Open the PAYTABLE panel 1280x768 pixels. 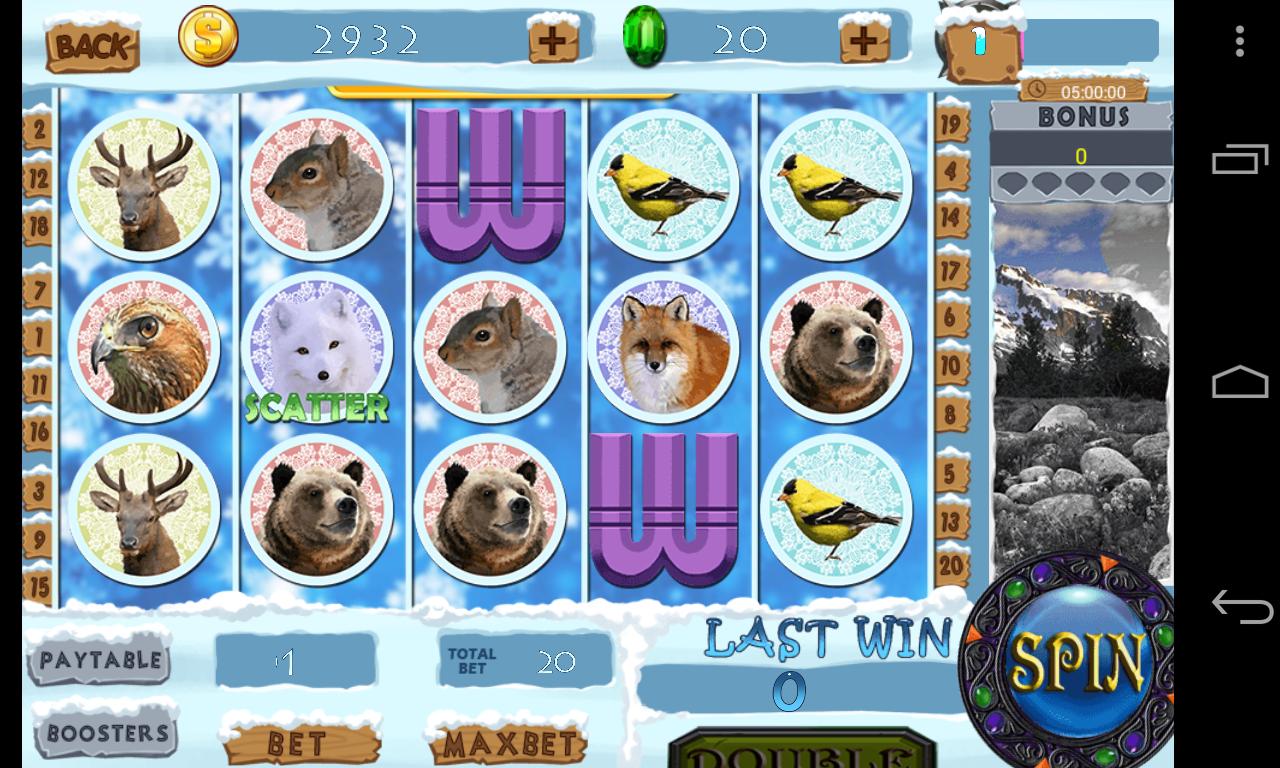100,661
